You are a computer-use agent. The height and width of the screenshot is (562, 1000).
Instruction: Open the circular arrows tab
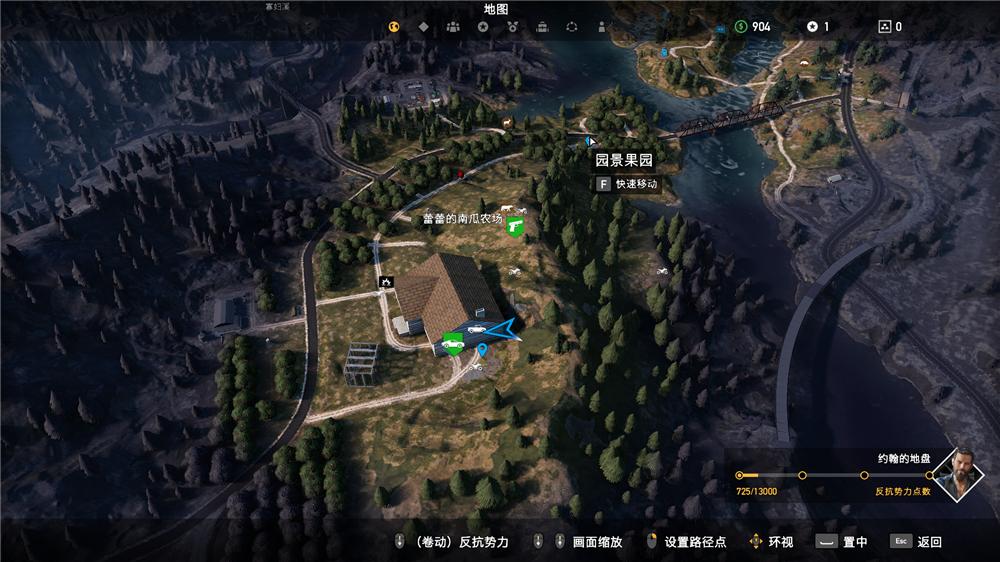coord(572,27)
